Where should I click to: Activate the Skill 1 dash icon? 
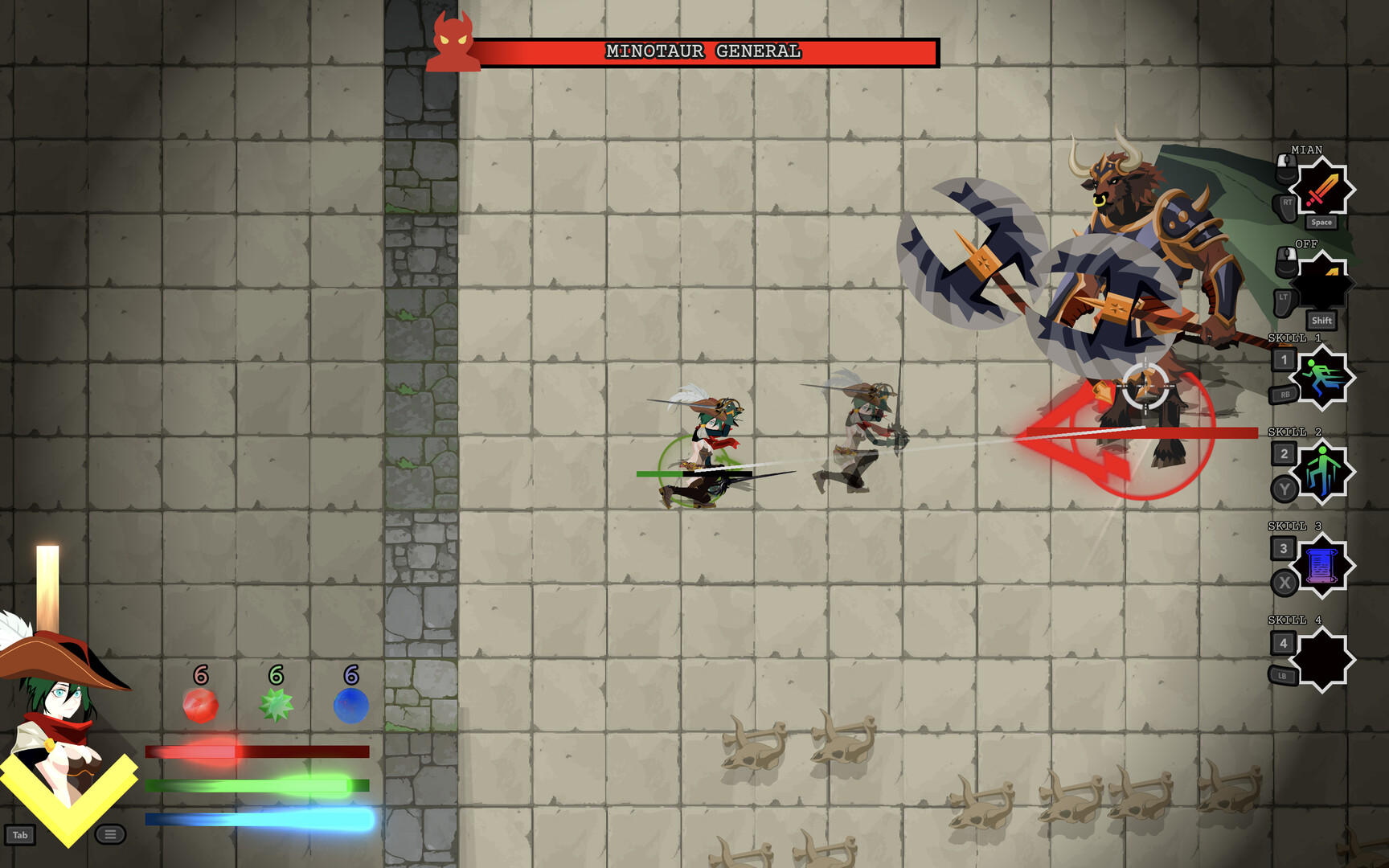[1325, 378]
